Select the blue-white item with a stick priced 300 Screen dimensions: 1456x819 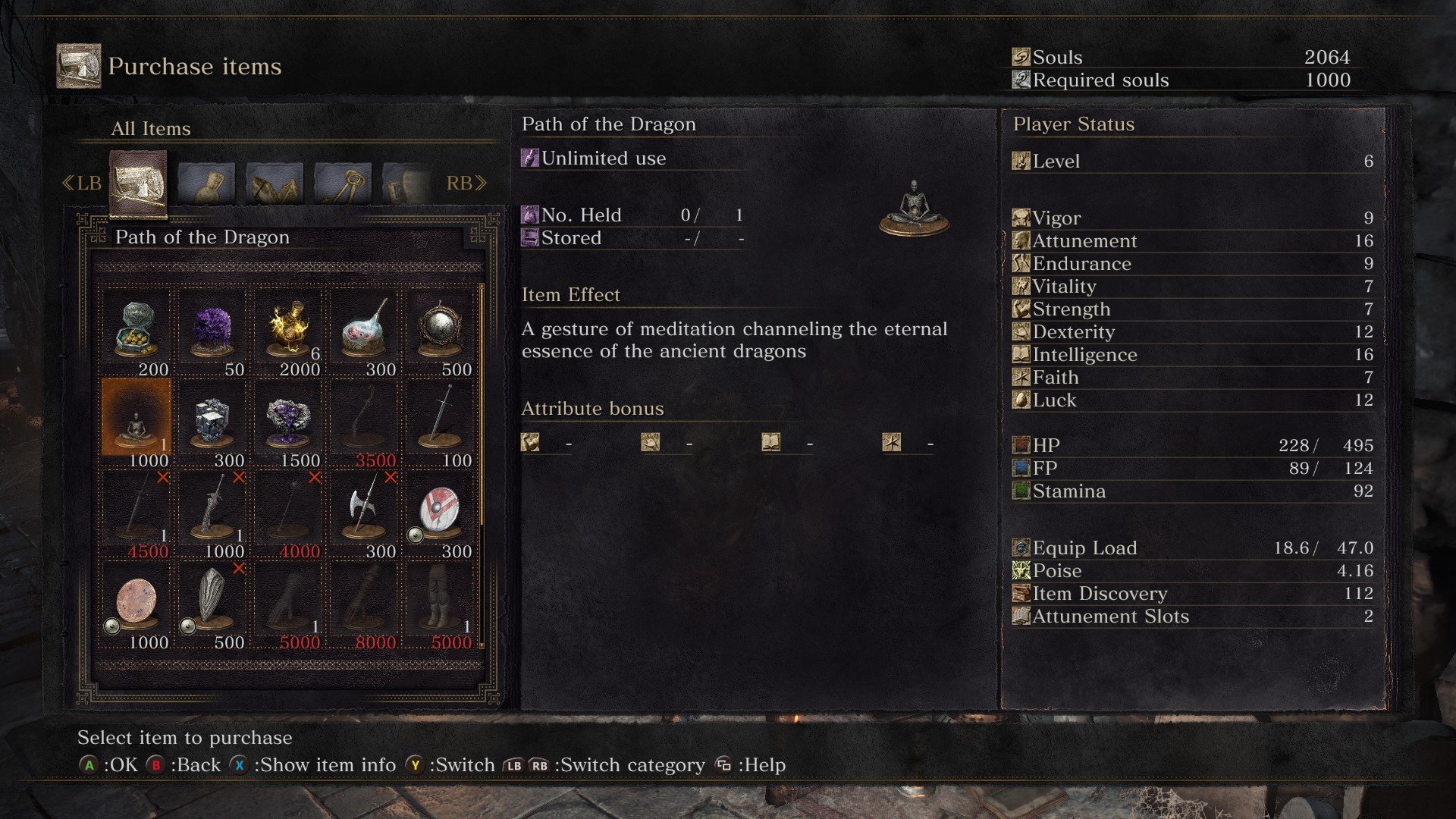point(364,331)
